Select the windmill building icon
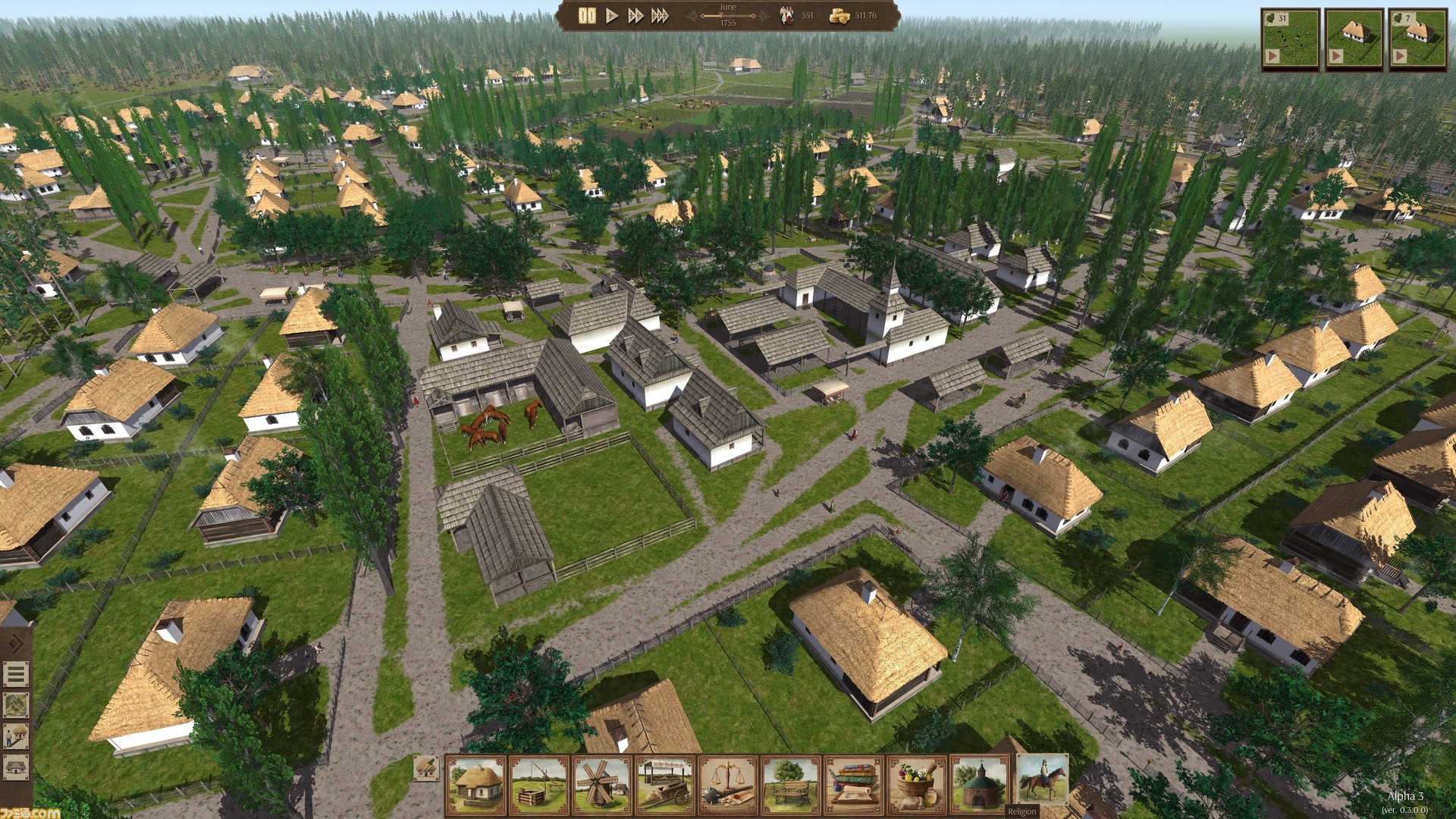Viewport: 1456px width, 819px height. pyautogui.click(x=600, y=785)
